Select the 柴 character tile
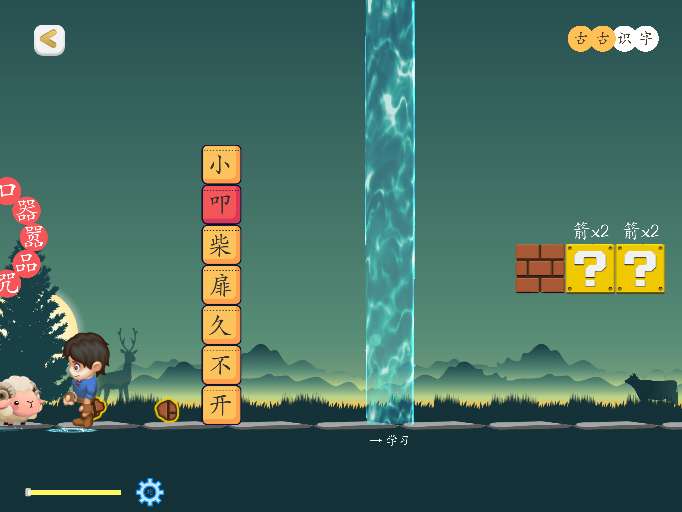Viewport: 682px width, 512px height. [x=221, y=245]
